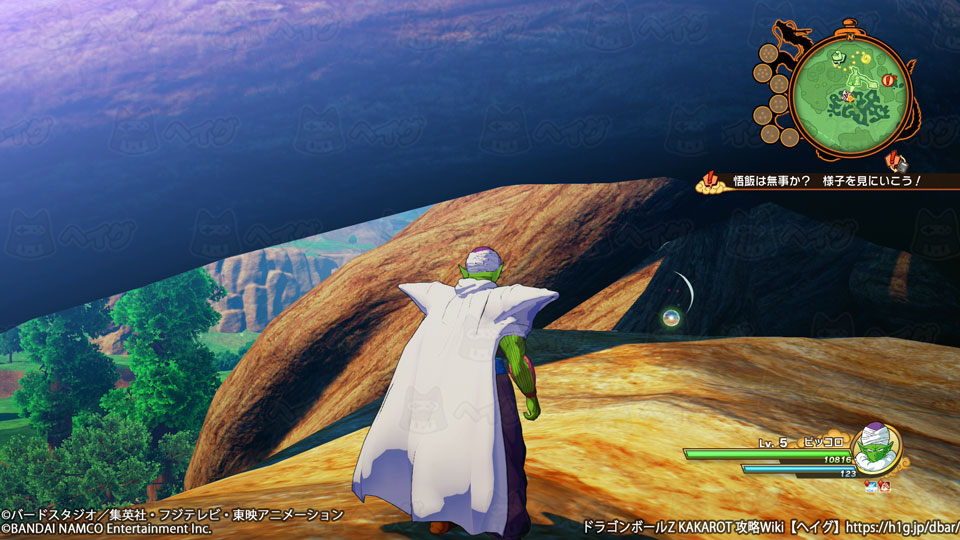Select the red status icon under Piccolo's portrait
960x540 pixels.
(886, 487)
